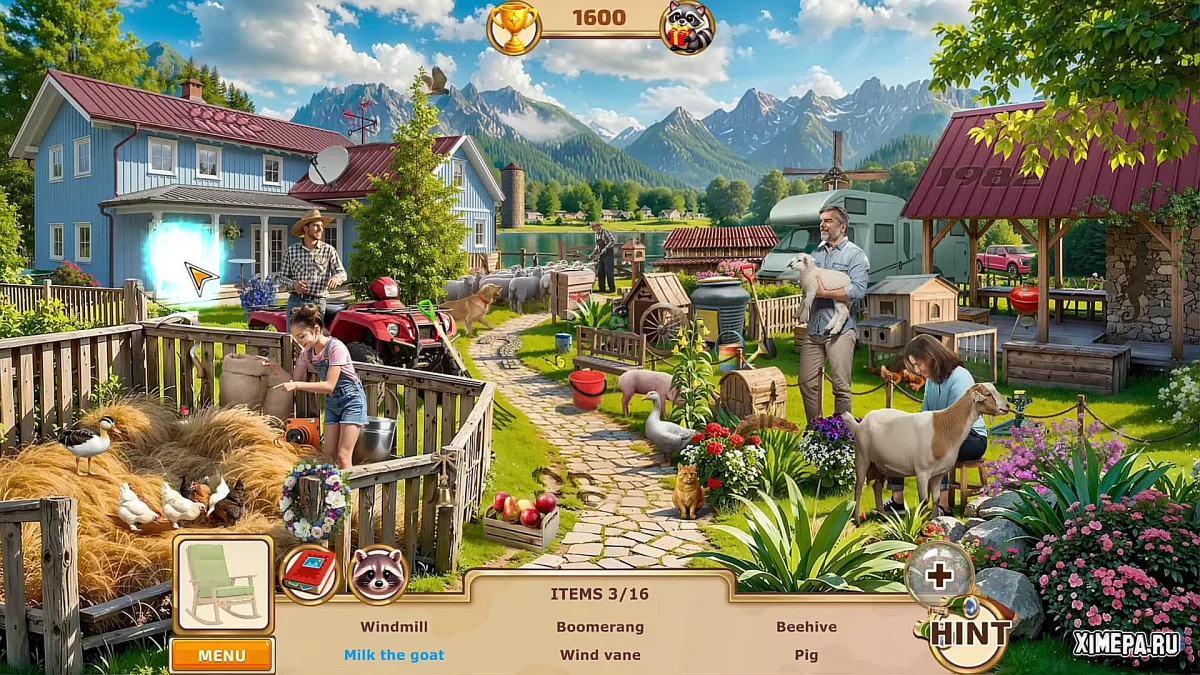The width and height of the screenshot is (1200, 675).
Task: Select the Beehive list entry
Action: click(806, 627)
